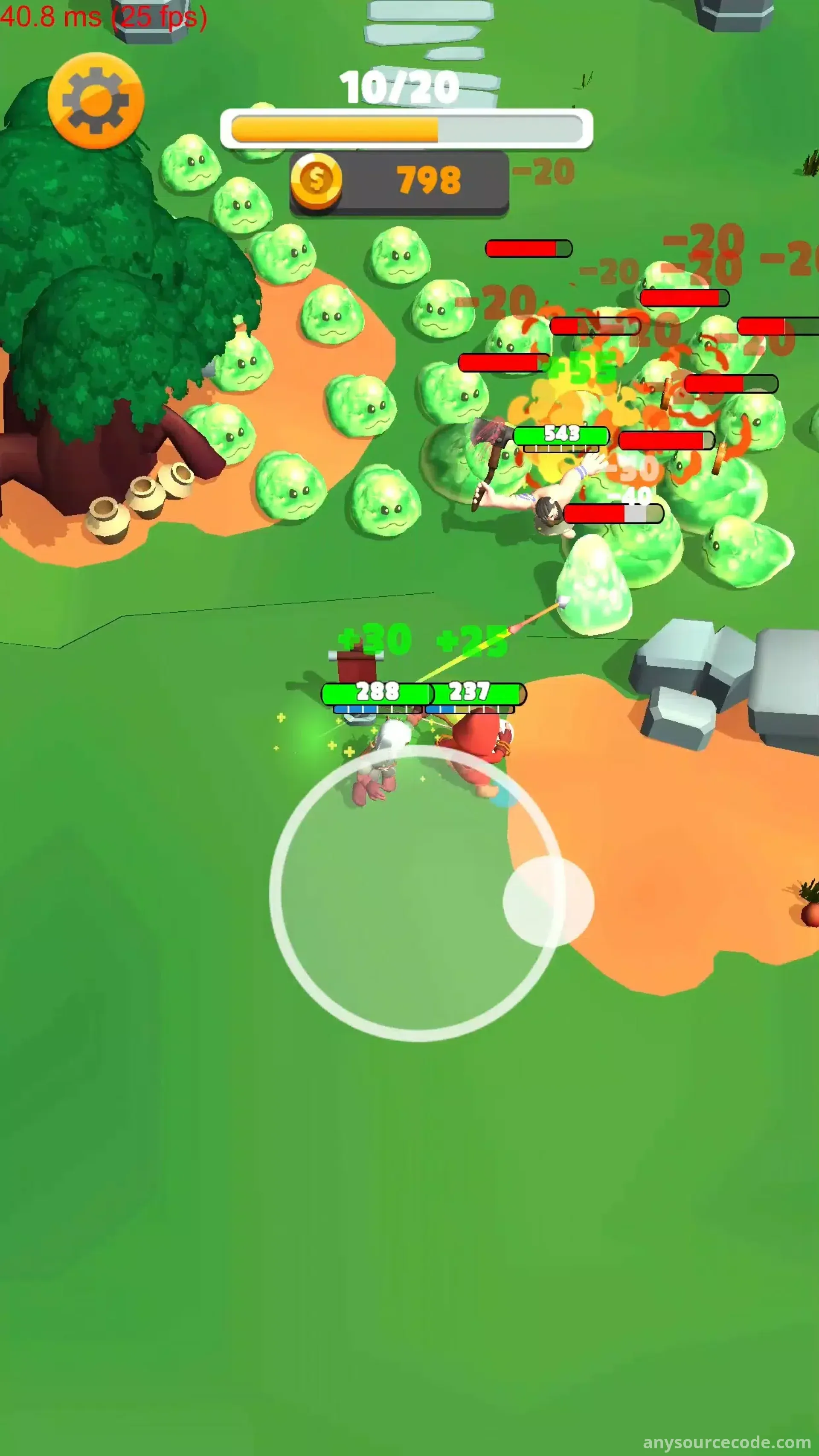The width and height of the screenshot is (819, 1456).
Task: Tap the virtual joystick's white thumb knob
Action: click(548, 901)
